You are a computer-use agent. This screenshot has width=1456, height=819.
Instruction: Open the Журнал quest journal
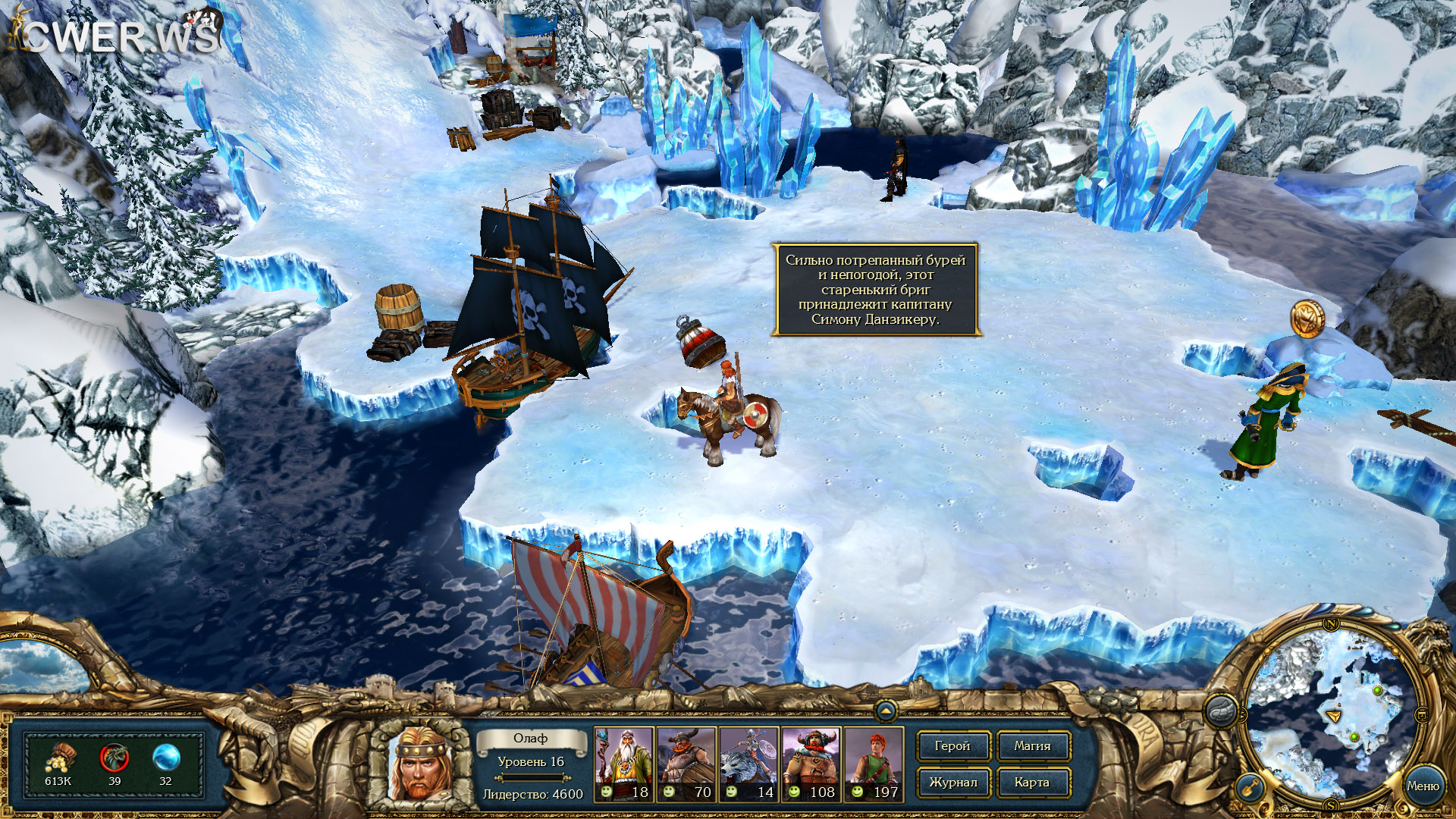952,783
